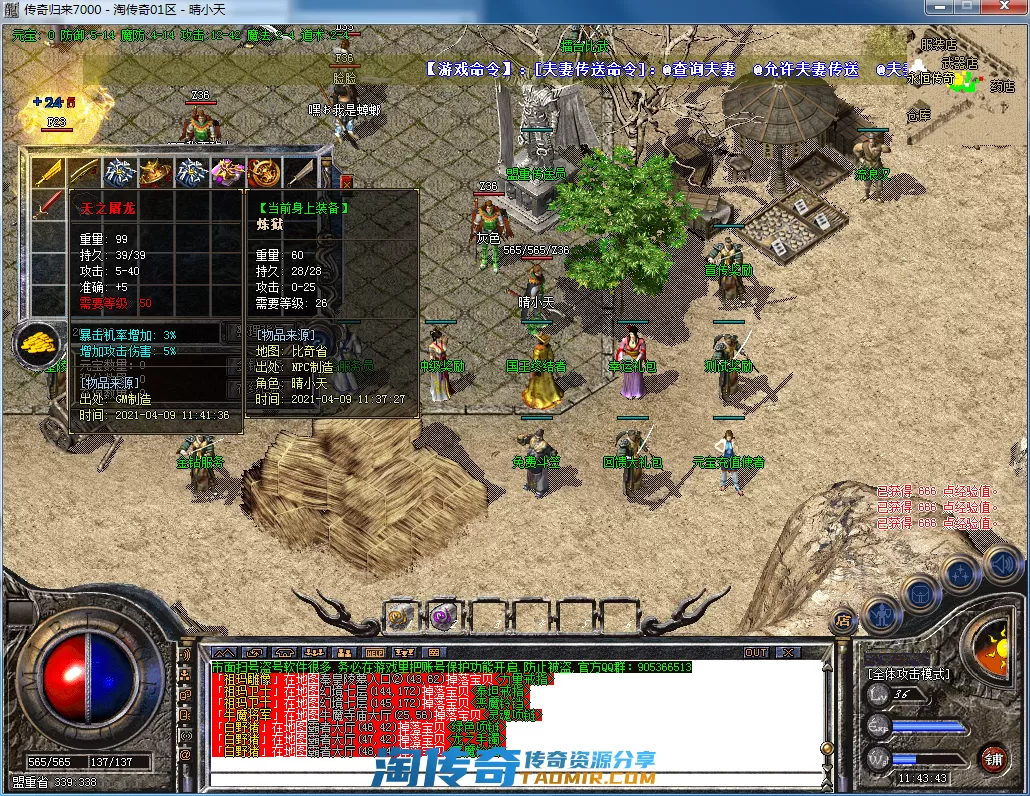Close the chat panel with X
The width and height of the screenshot is (1030, 796).
tap(788, 652)
